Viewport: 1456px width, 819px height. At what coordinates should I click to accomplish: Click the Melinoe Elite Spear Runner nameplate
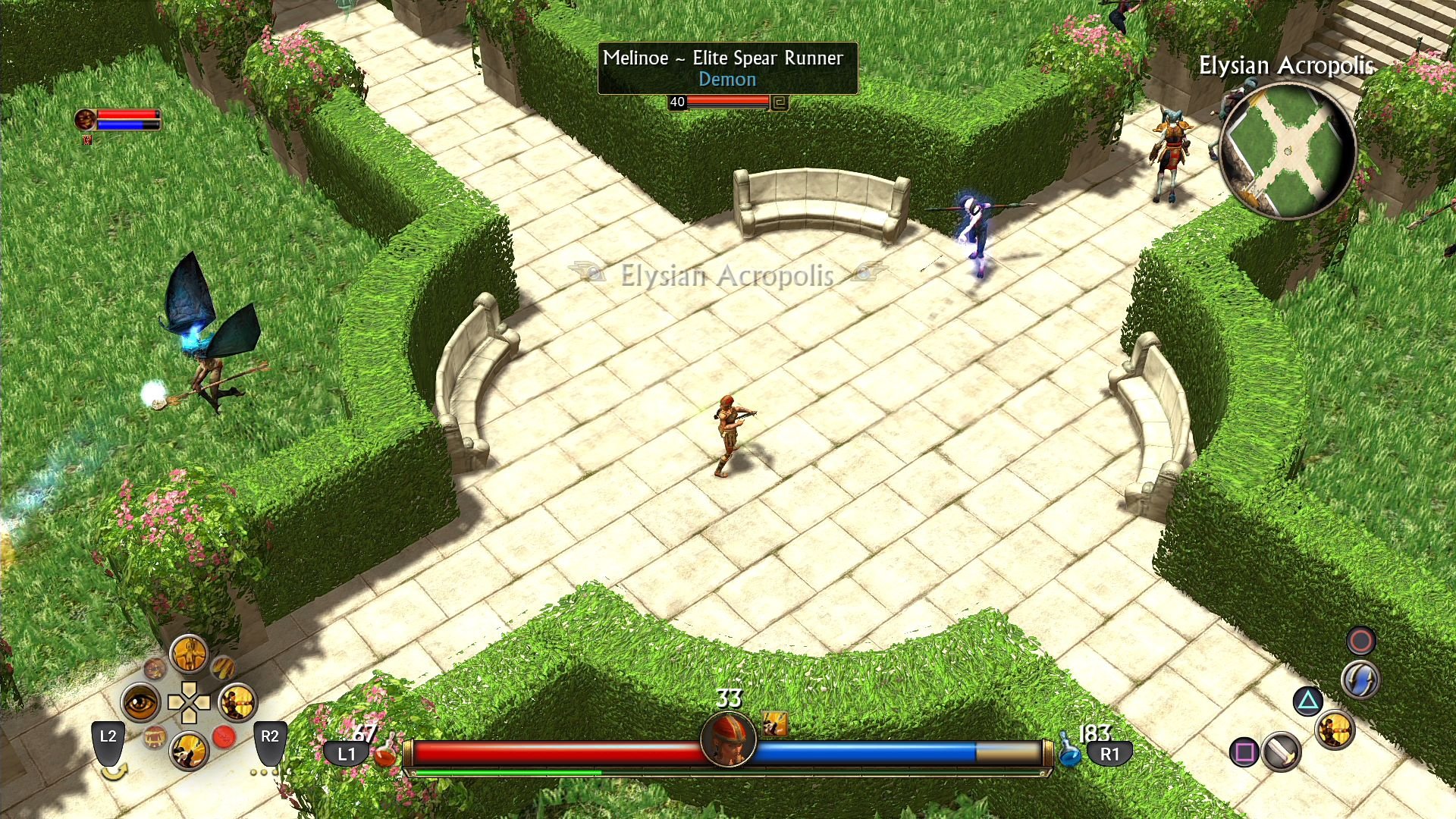coord(722,58)
